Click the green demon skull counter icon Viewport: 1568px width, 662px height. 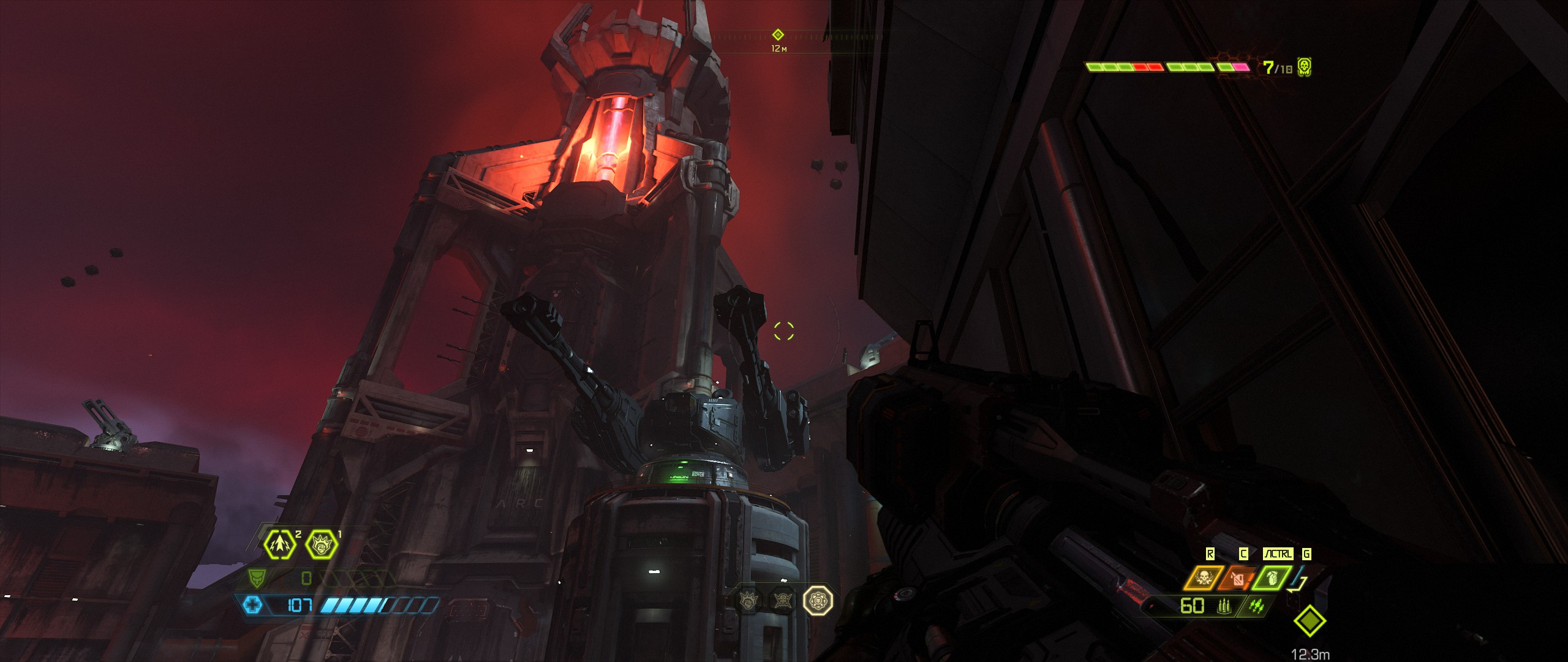[1304, 67]
